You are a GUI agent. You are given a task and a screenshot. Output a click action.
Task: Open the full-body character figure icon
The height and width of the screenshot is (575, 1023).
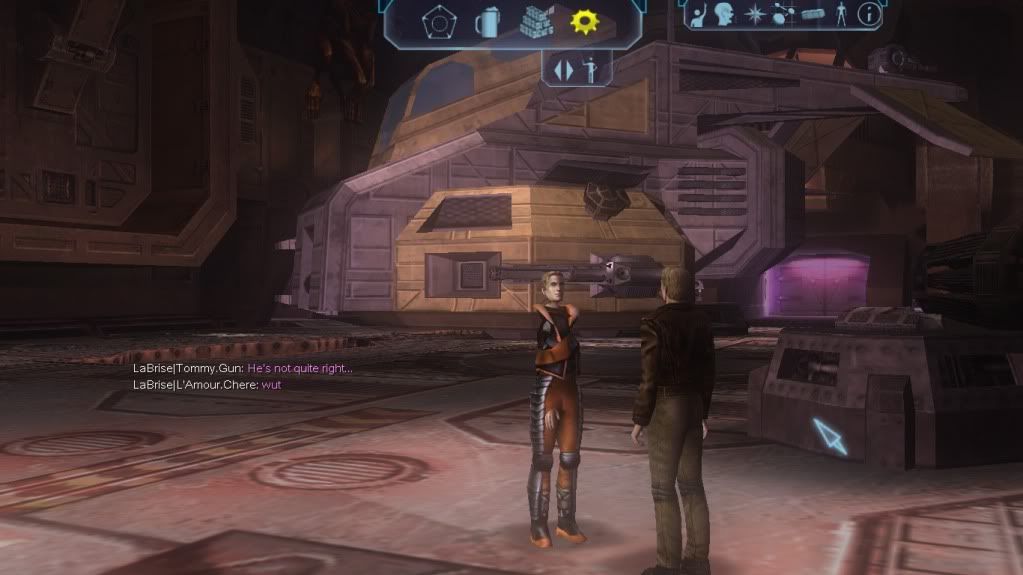pyautogui.click(x=840, y=14)
